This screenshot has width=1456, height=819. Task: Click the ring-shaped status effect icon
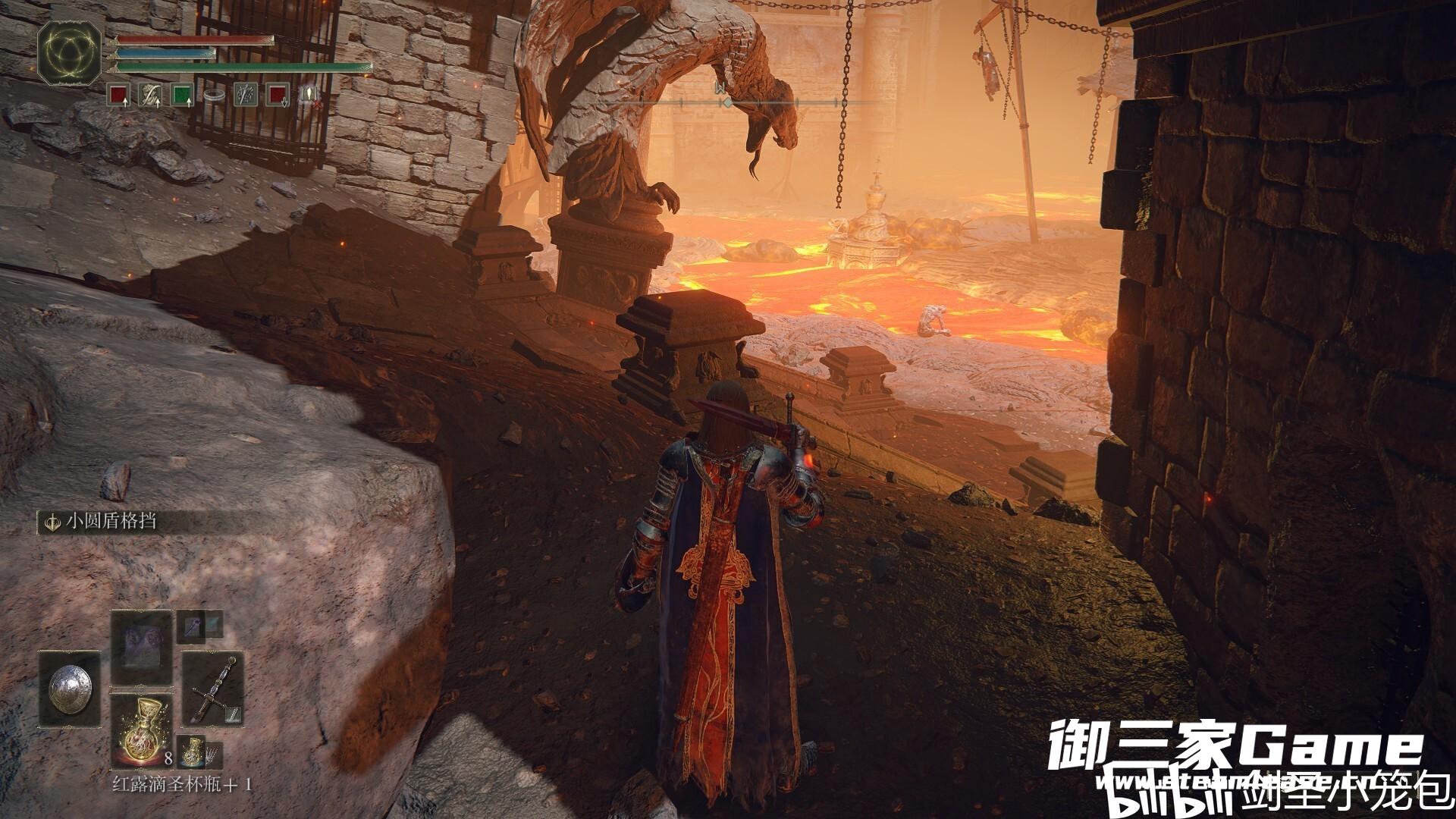point(215,96)
